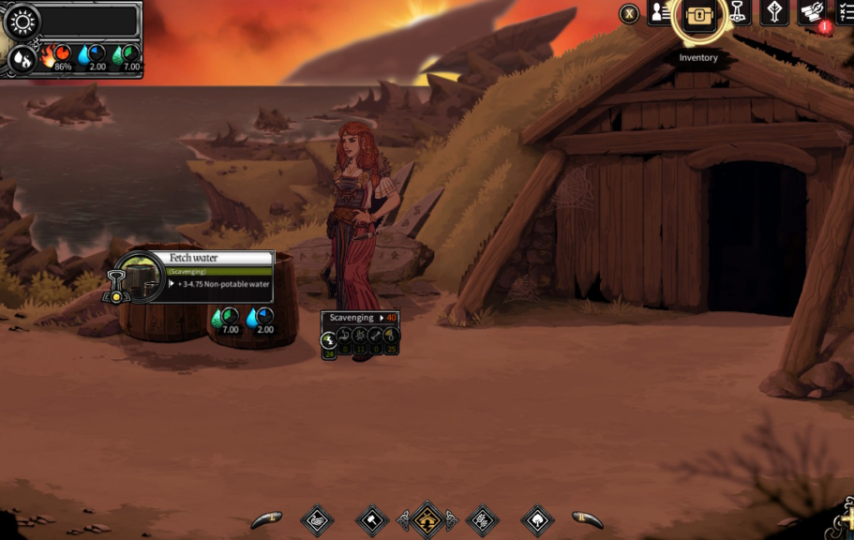
Task: Select the tree forest location diamond
Action: tap(538, 520)
